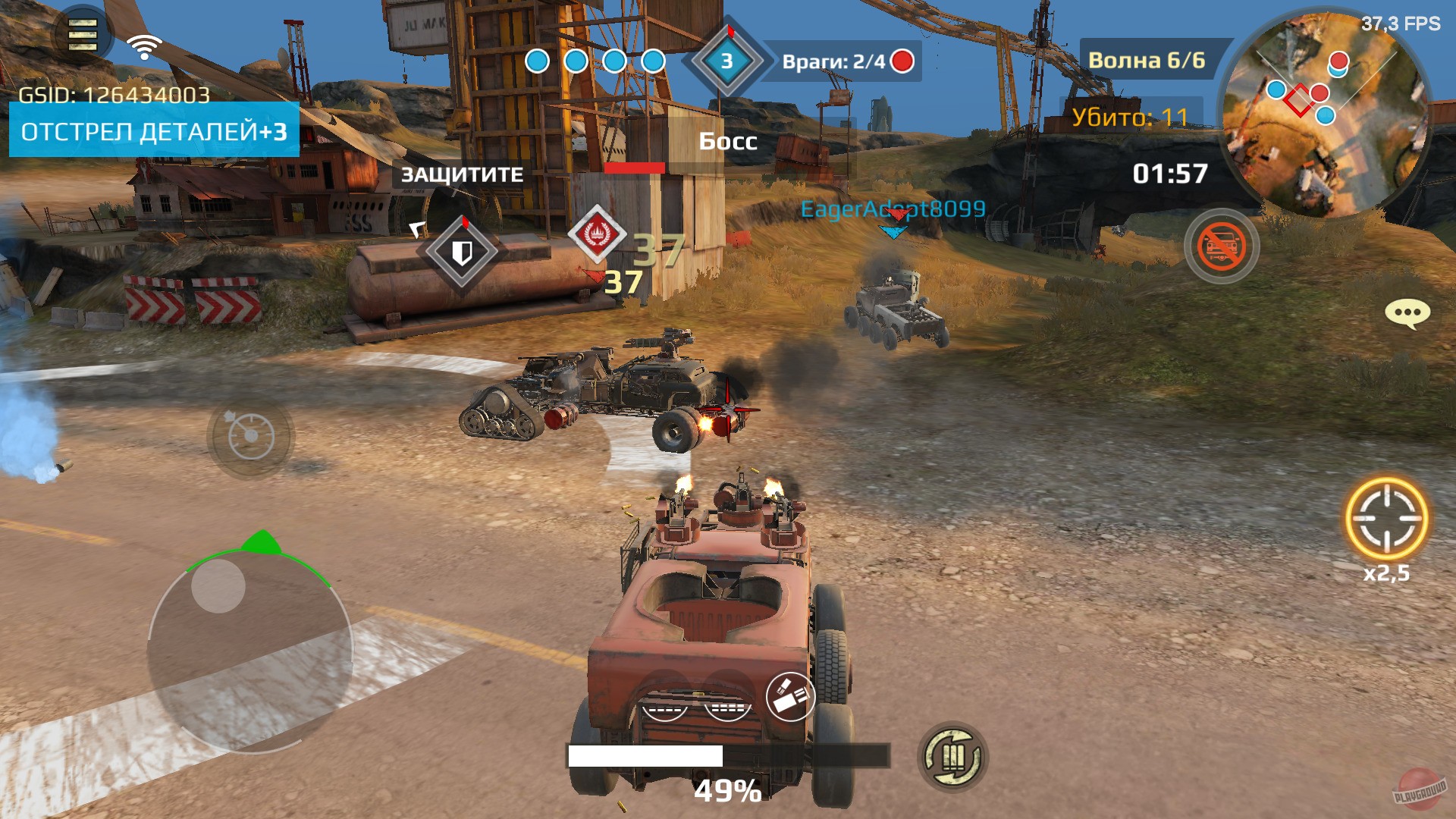This screenshot has height=819, width=1456.
Task: Open the hamburger menu in the top-left corner
Action: point(82,34)
